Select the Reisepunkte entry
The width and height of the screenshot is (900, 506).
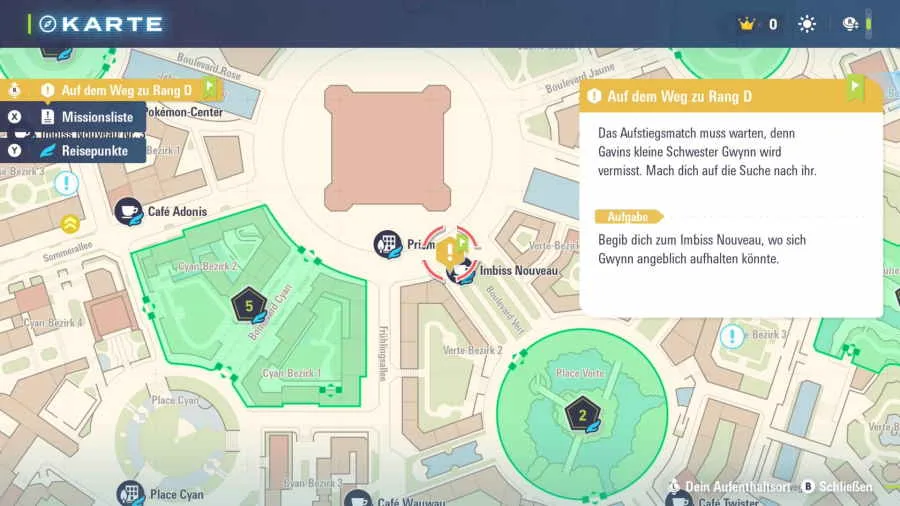(84, 150)
